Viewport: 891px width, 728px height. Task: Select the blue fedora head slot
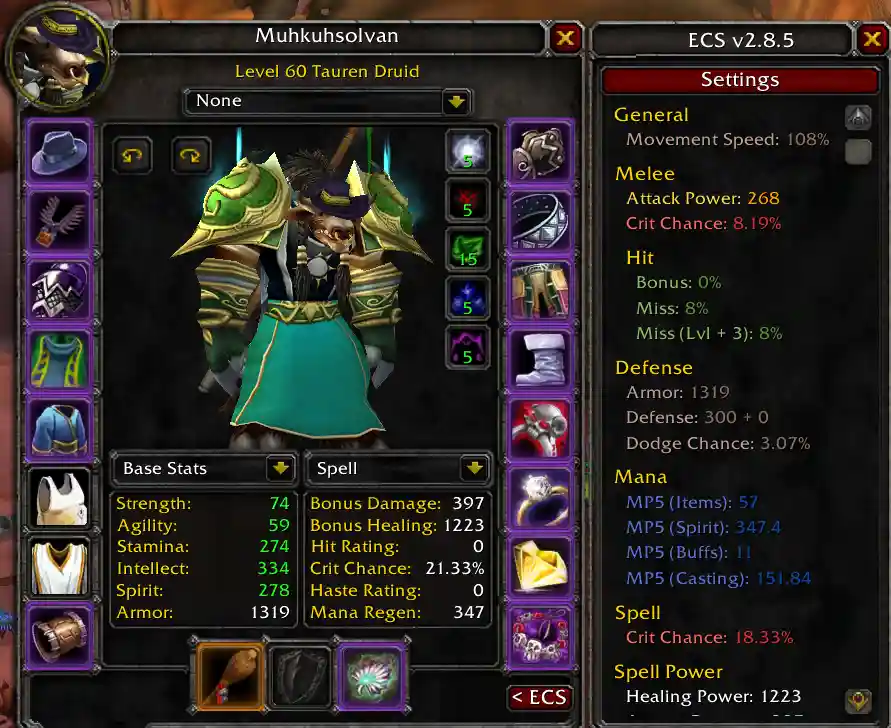click(60, 151)
